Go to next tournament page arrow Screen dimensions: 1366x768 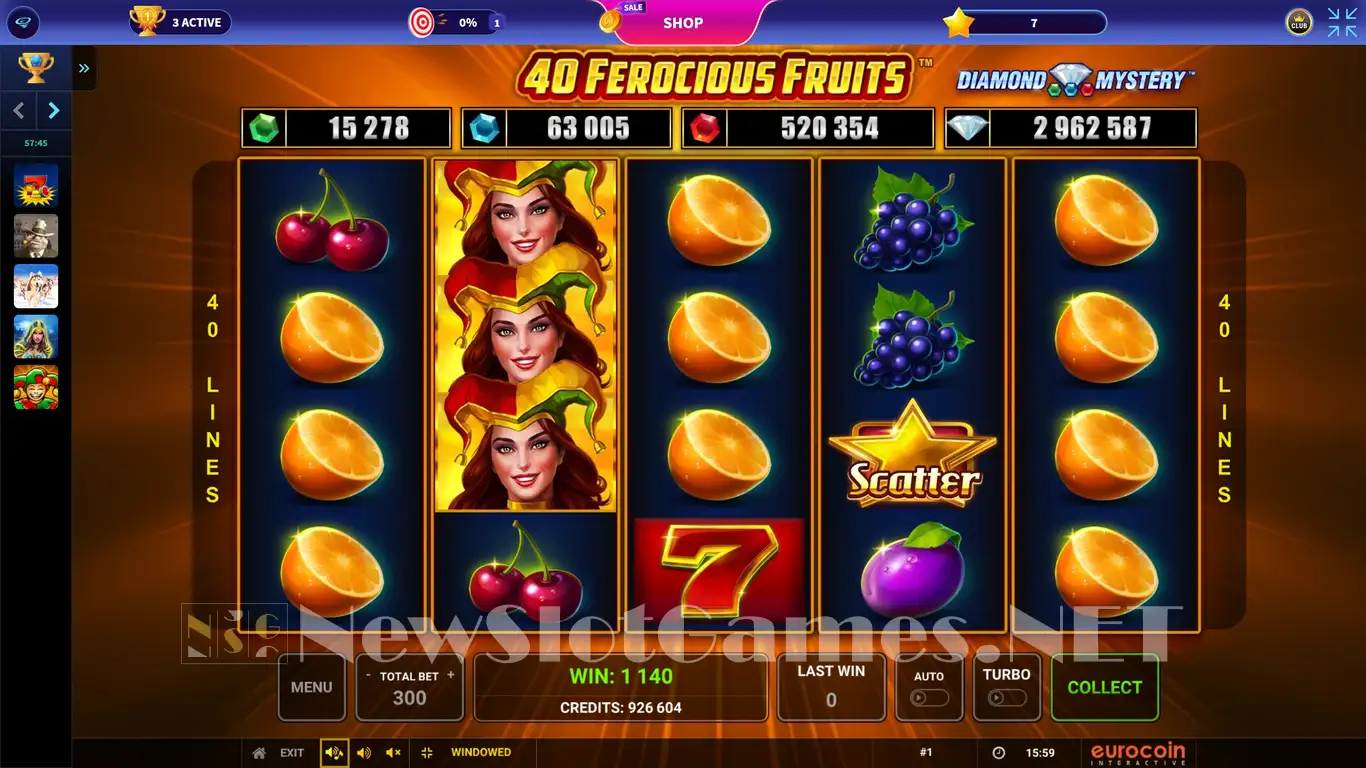coord(54,111)
